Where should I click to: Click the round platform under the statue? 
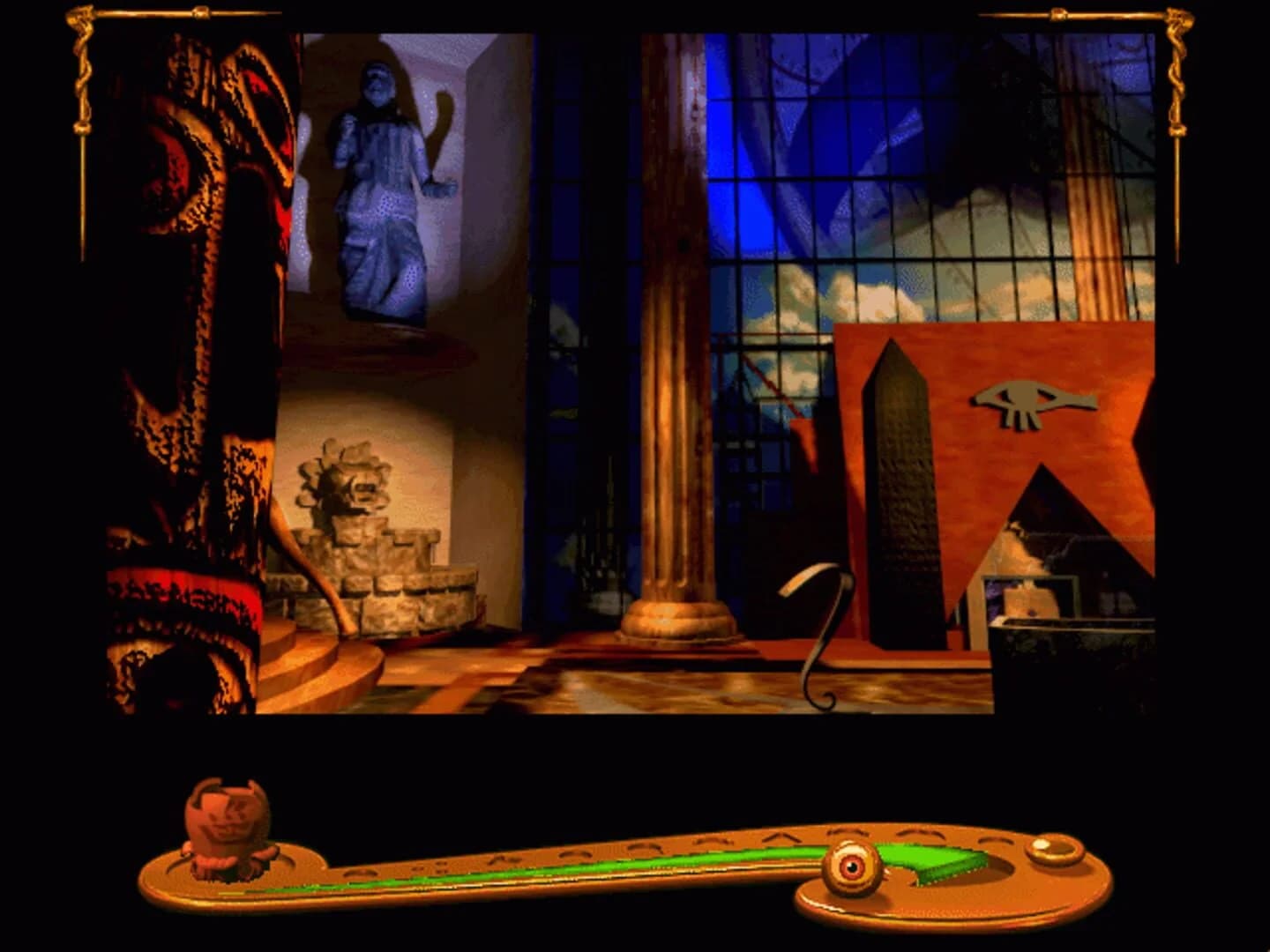[x=388, y=344]
